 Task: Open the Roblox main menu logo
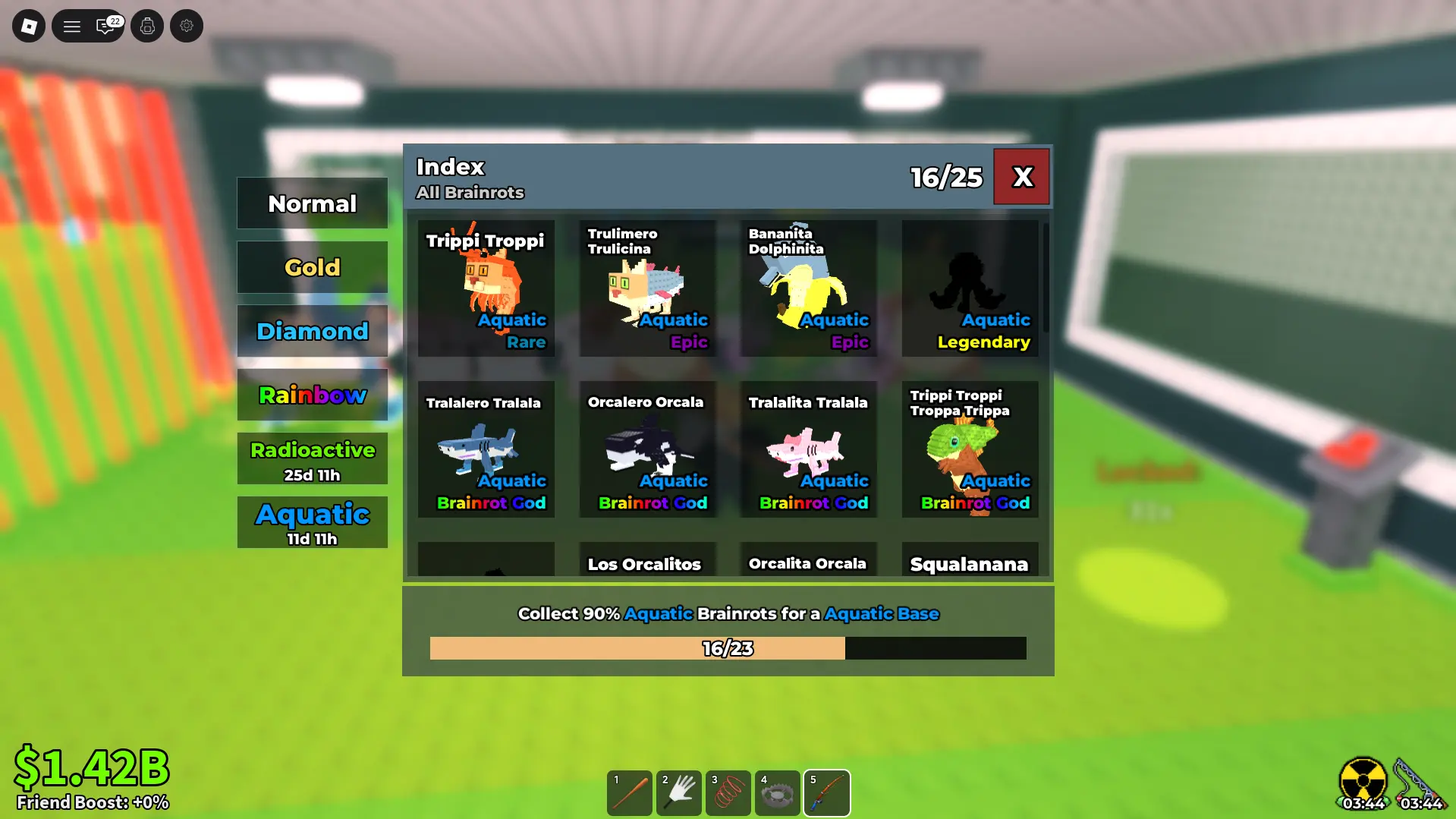[29, 27]
